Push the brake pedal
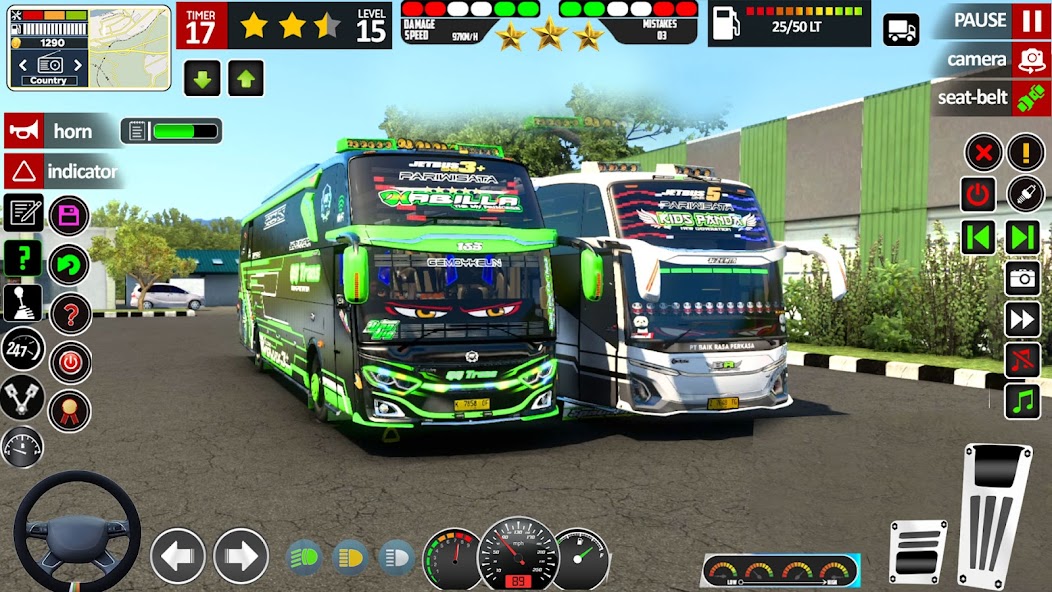Image resolution: width=1052 pixels, height=592 pixels. [x=917, y=551]
